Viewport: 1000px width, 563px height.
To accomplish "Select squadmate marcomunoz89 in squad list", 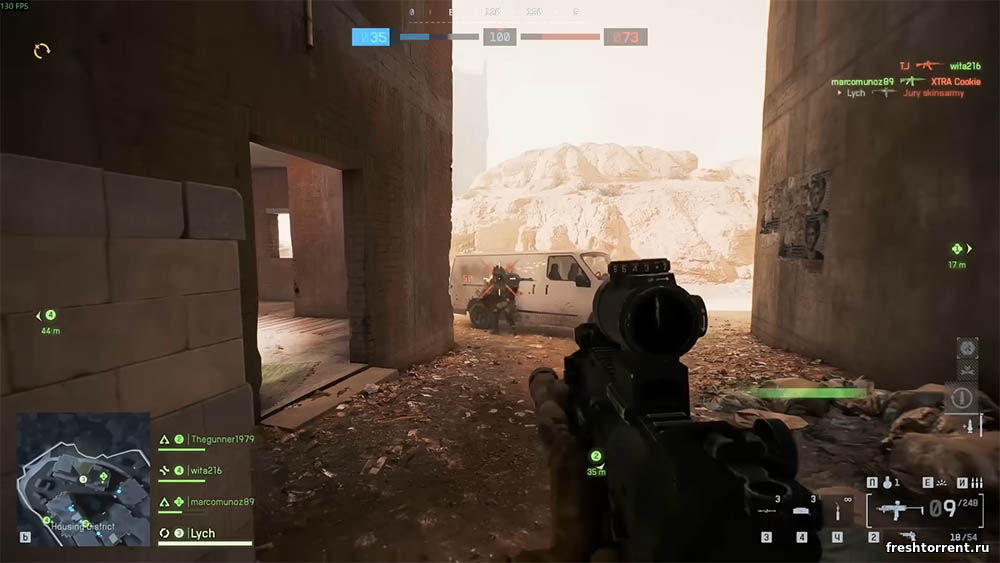I will (x=221, y=502).
